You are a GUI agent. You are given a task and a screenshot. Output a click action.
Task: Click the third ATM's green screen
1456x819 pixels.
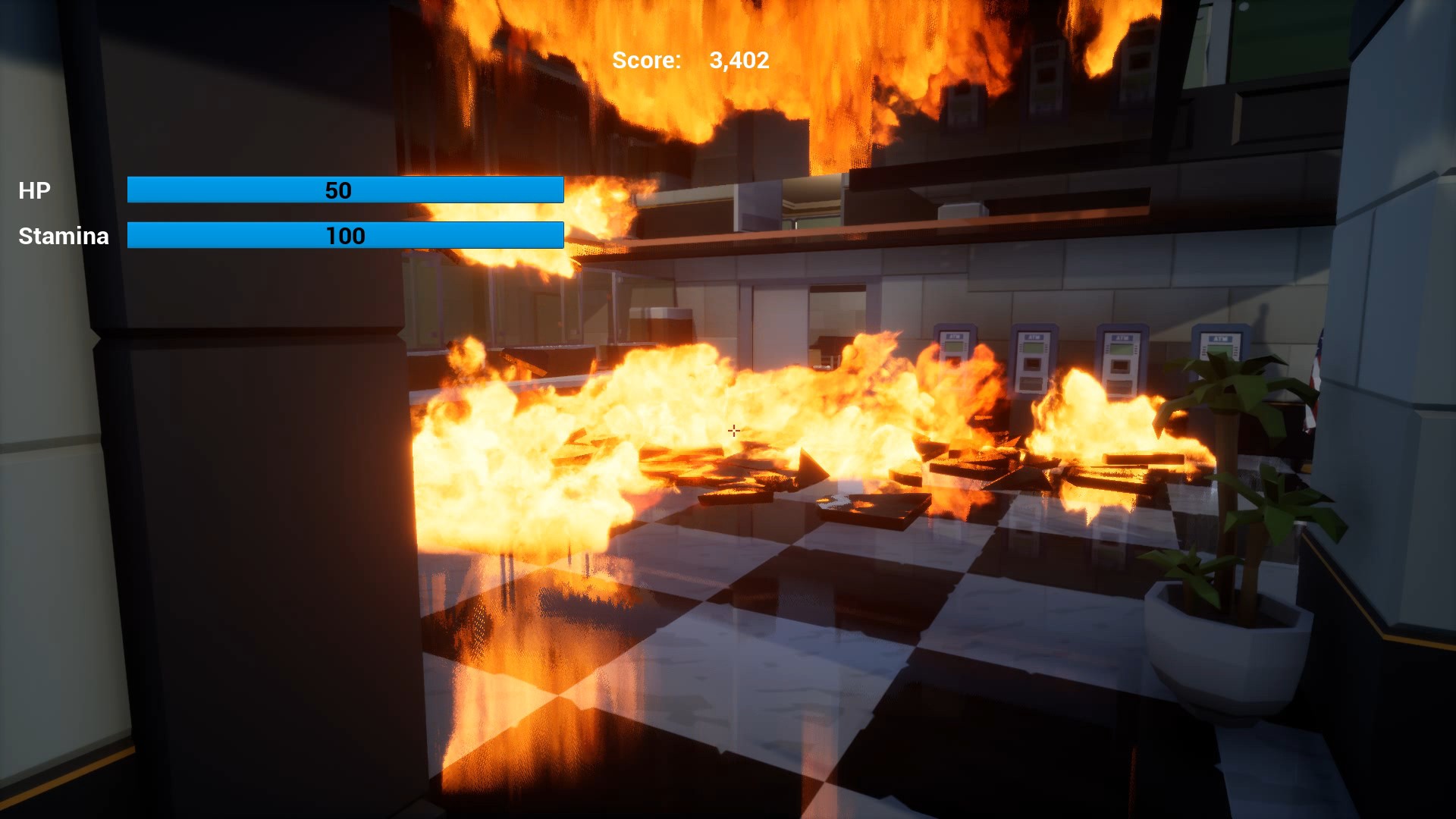pyautogui.click(x=1120, y=348)
